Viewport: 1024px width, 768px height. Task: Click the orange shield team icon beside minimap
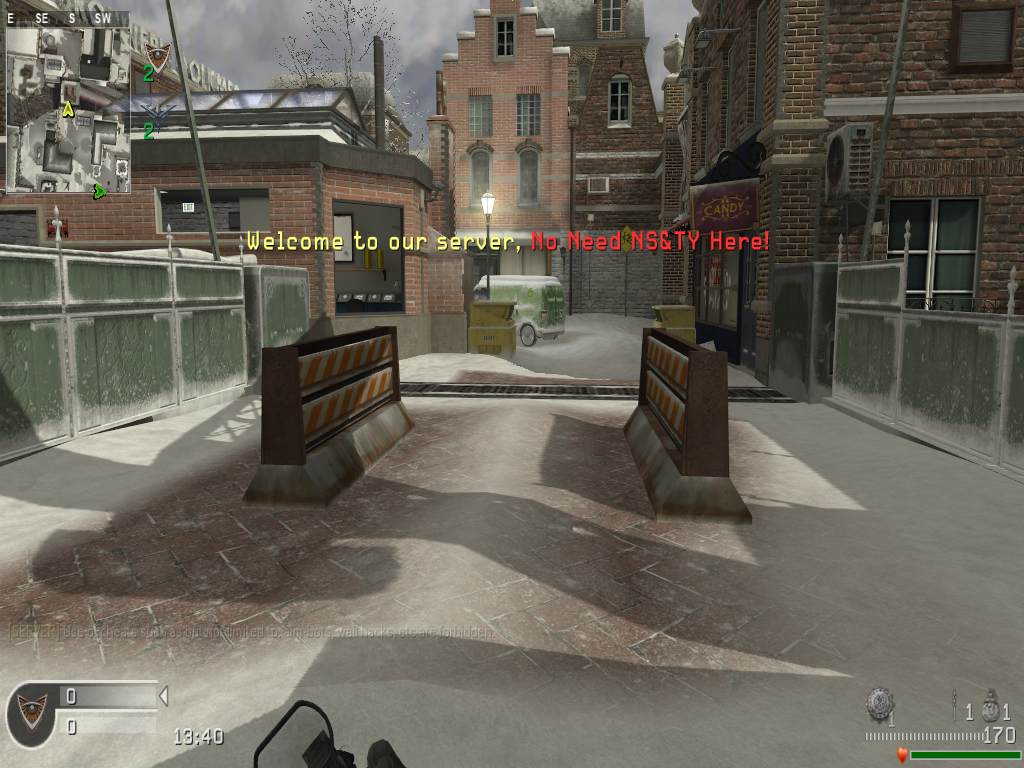[157, 54]
